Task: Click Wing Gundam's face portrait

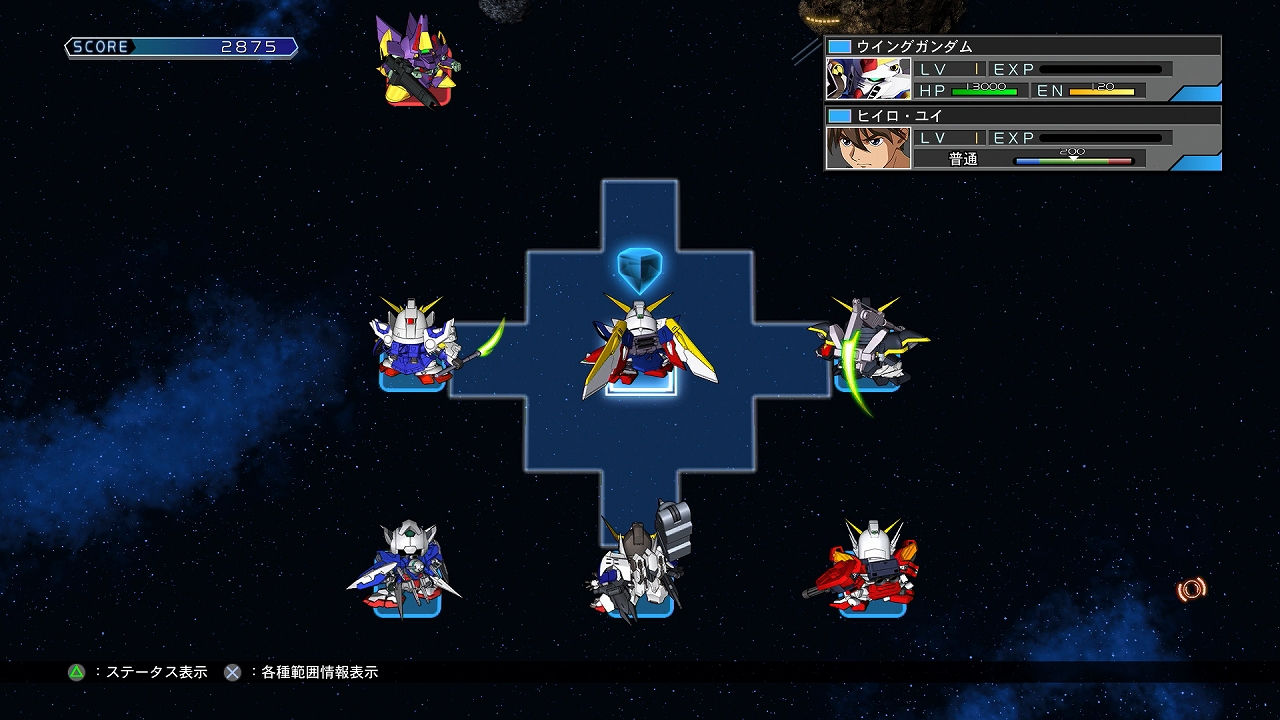Action: 866,78
